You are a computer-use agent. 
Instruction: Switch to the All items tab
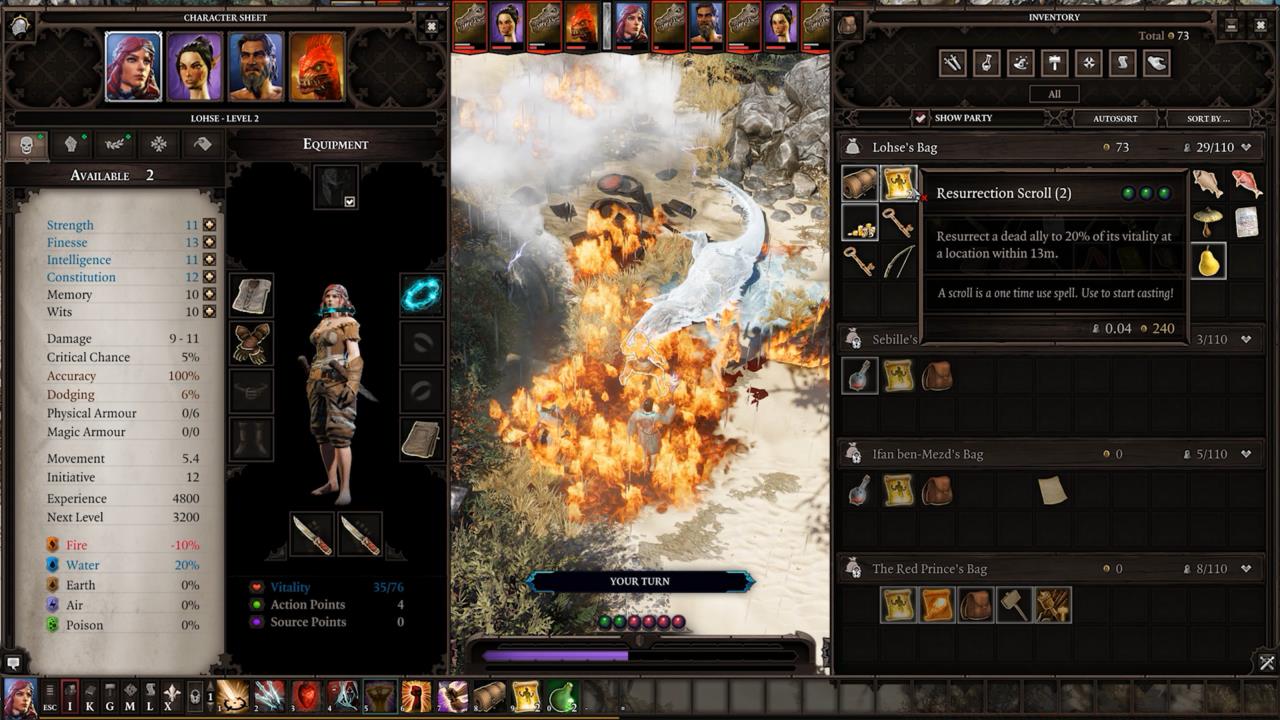(x=1054, y=93)
